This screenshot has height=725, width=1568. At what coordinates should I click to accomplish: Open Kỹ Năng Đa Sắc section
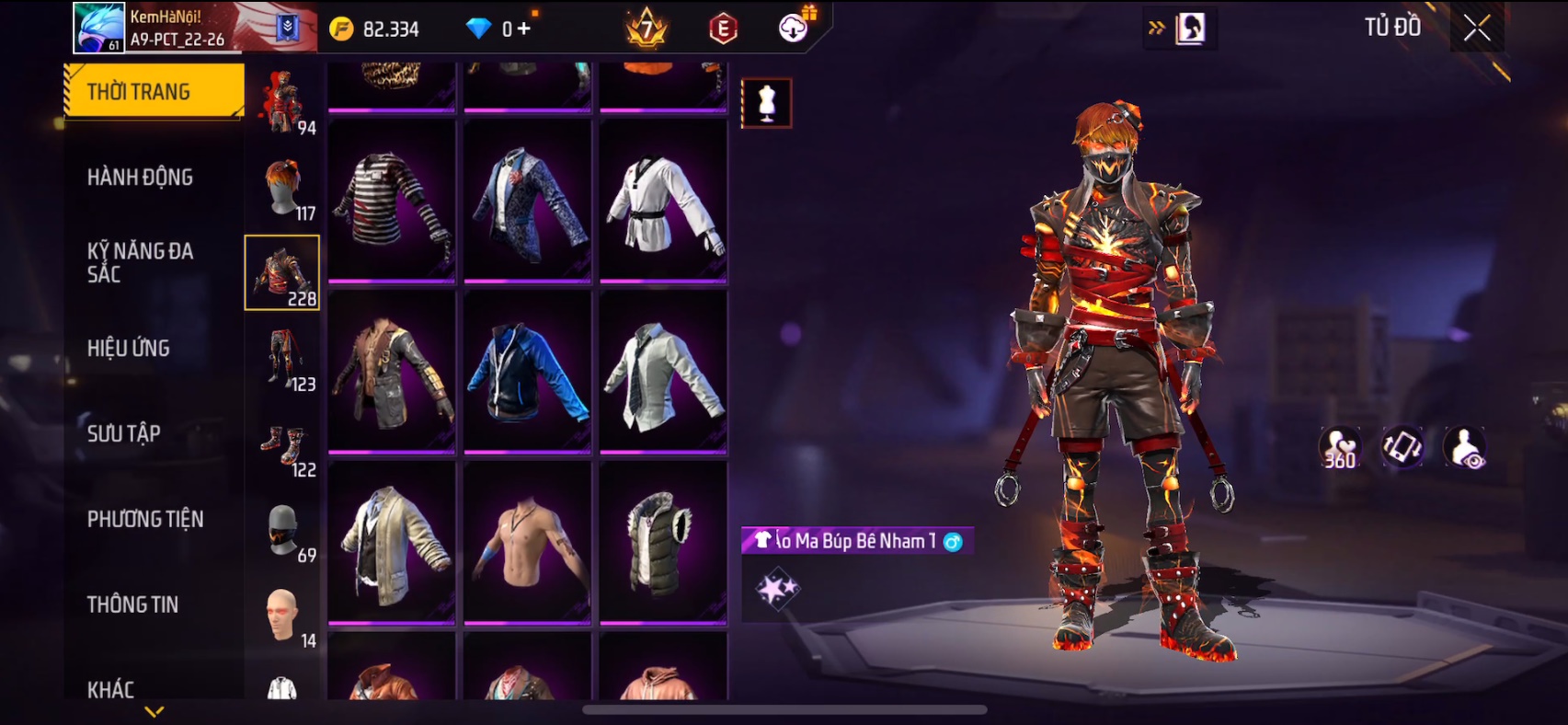click(x=140, y=262)
